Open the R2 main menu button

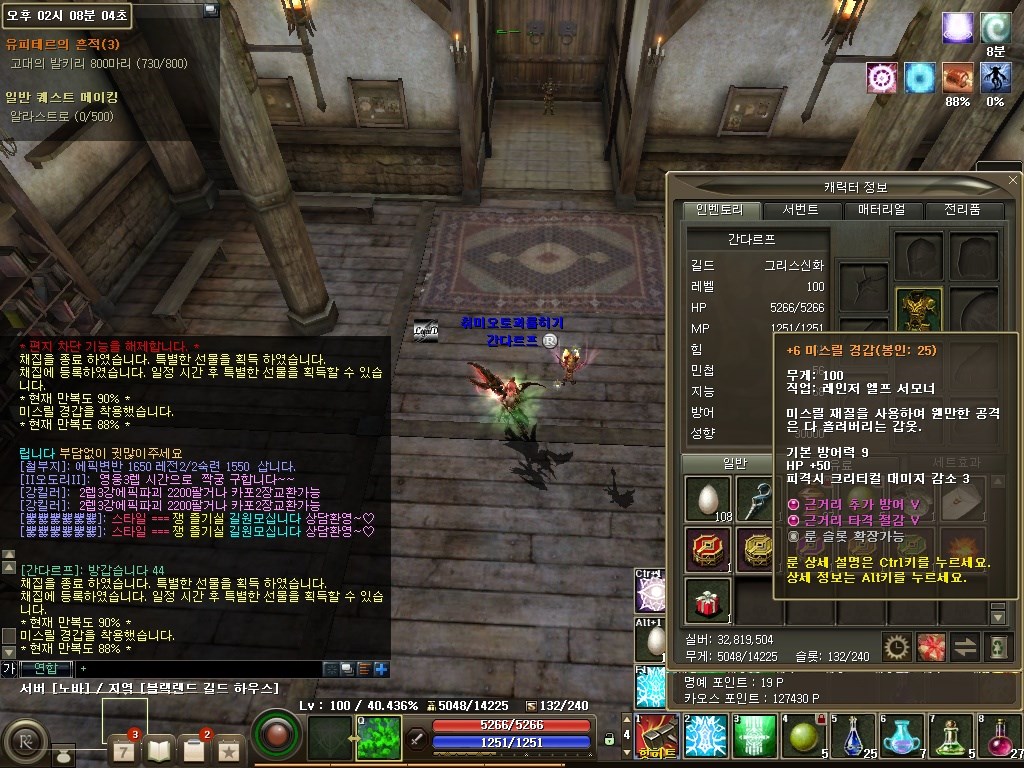click(x=24, y=743)
